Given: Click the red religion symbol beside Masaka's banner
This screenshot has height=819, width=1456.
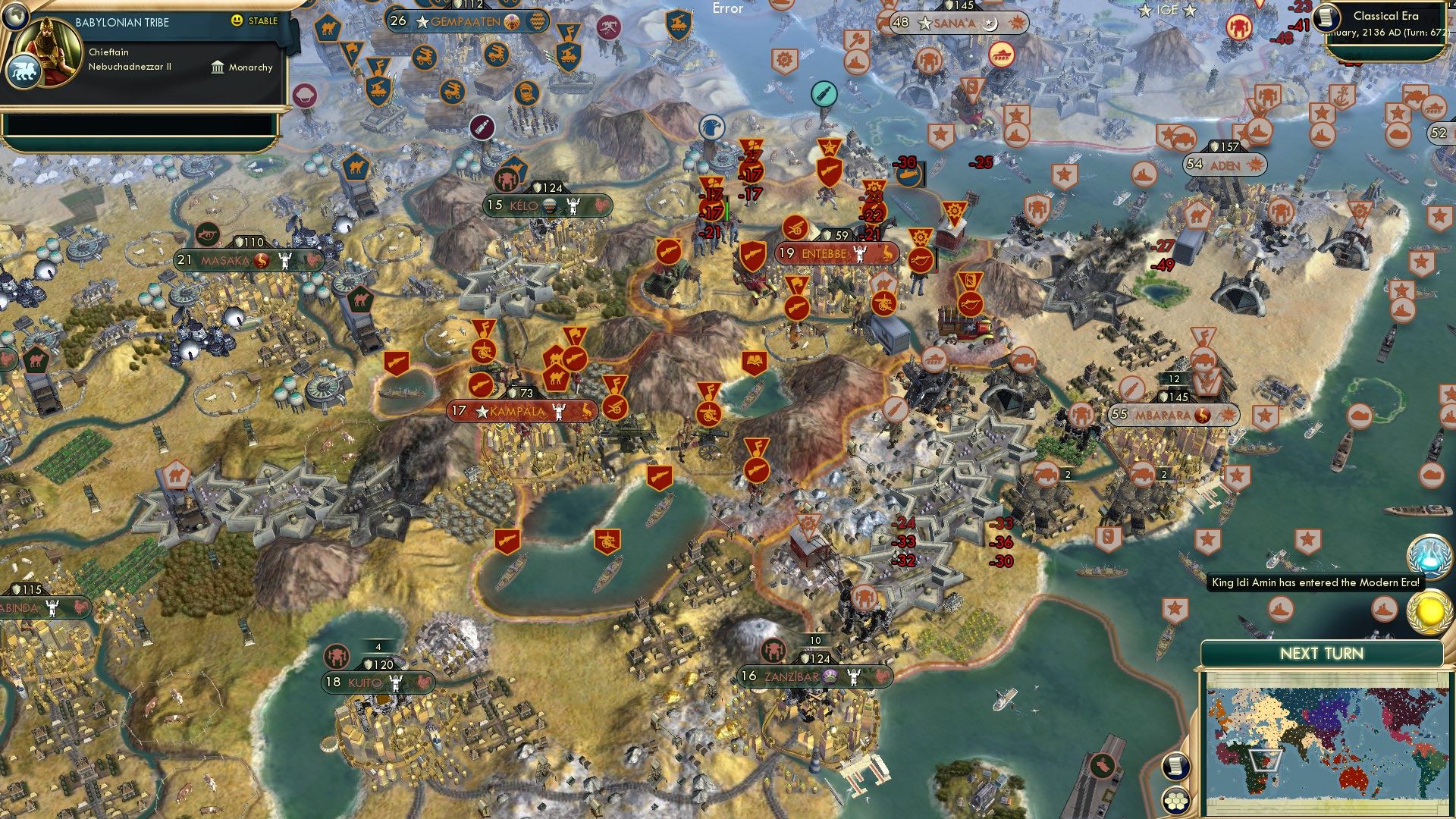Looking at the screenshot, I should pyautogui.click(x=262, y=259).
